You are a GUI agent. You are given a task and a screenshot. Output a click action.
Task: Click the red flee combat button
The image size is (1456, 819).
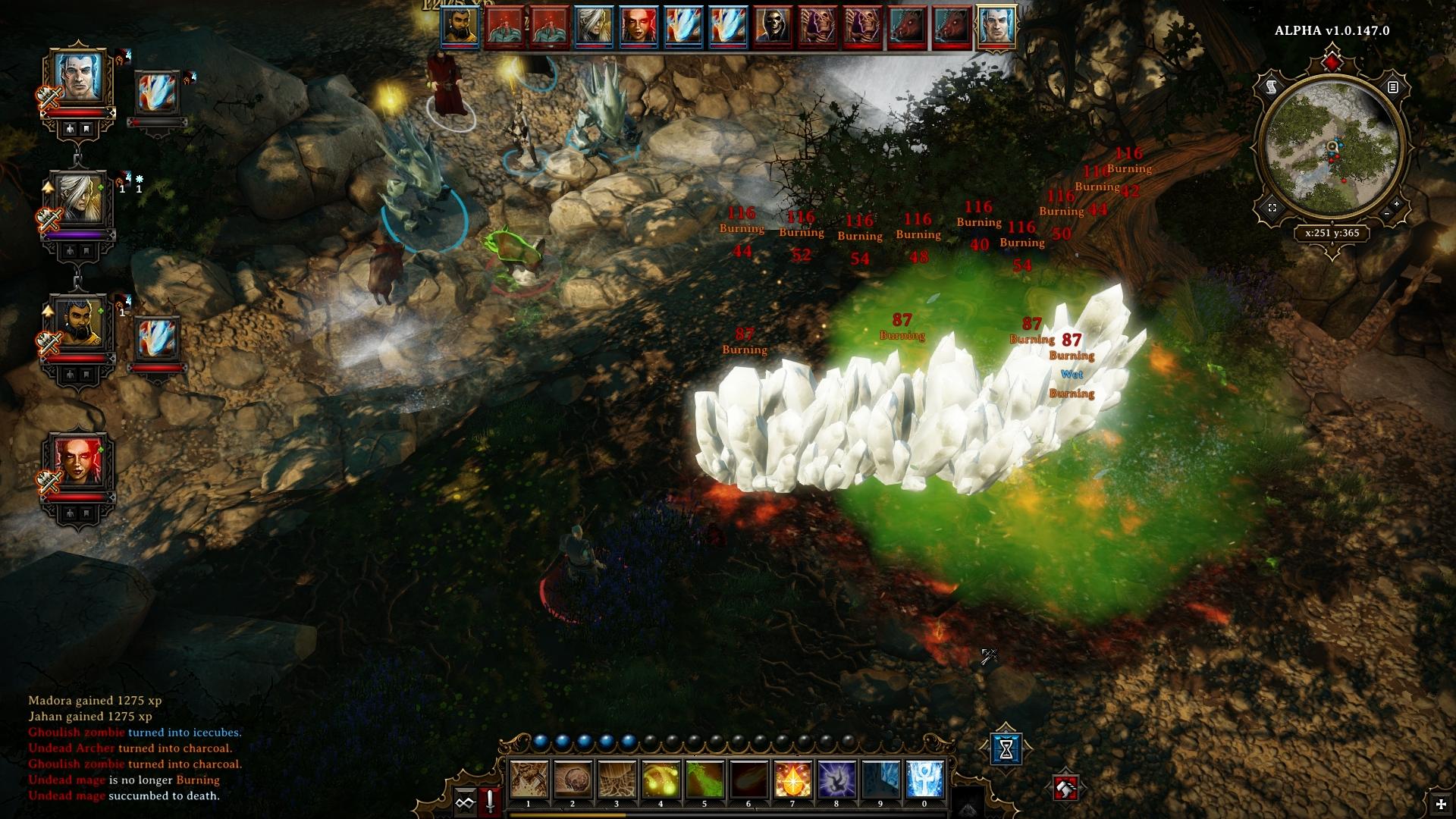tap(1066, 789)
